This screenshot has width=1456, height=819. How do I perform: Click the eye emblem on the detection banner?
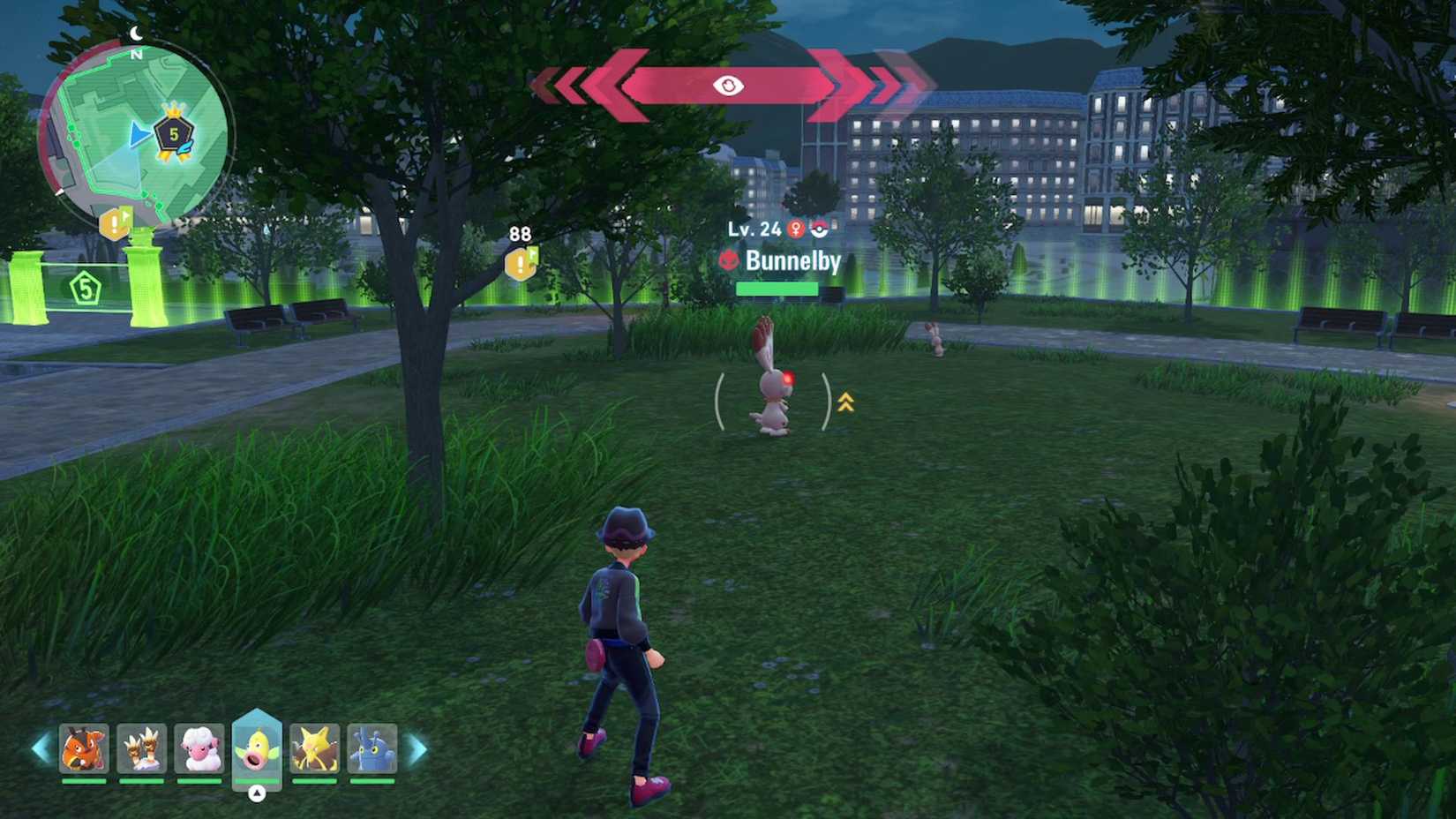coord(727,84)
